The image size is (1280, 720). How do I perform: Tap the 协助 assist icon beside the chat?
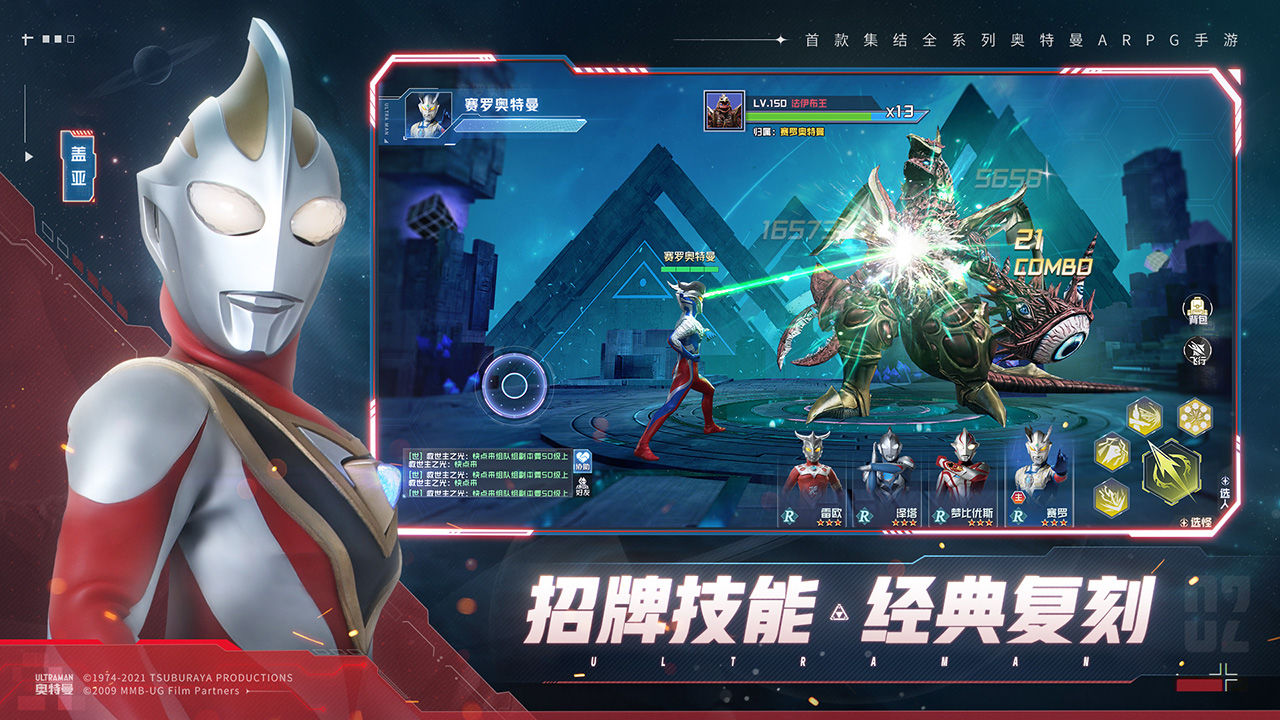click(583, 460)
